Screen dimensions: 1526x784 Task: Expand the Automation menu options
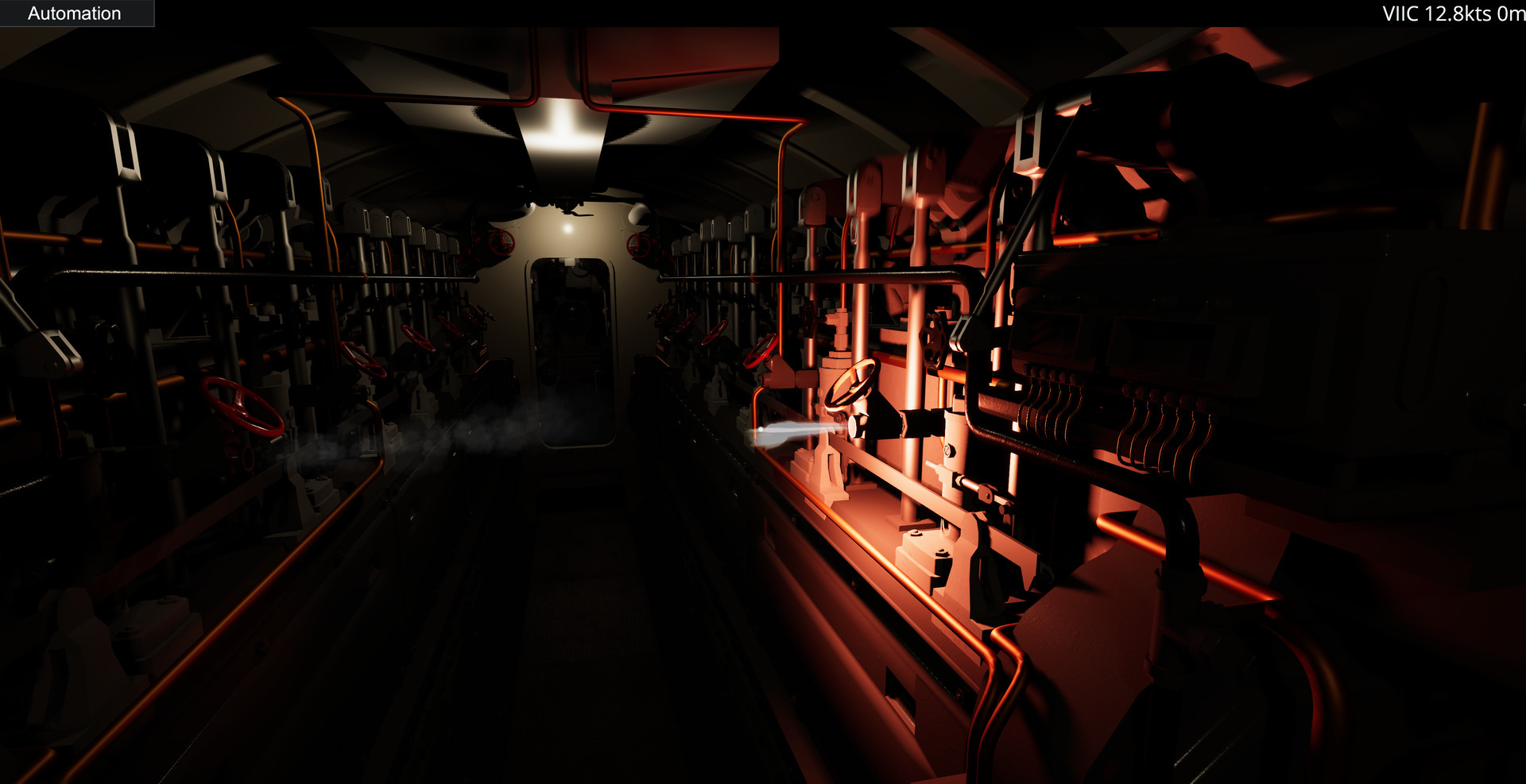(76, 13)
